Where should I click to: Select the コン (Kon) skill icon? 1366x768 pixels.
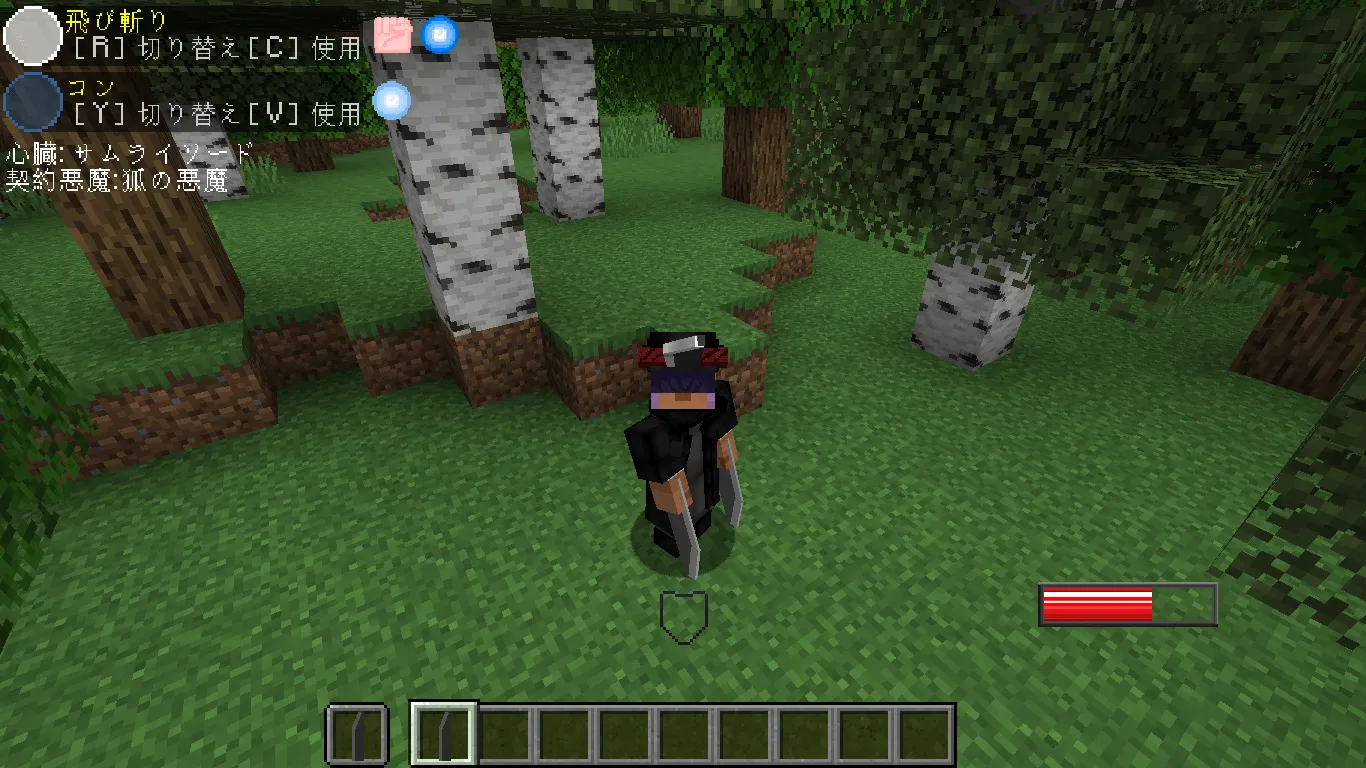click(33, 103)
